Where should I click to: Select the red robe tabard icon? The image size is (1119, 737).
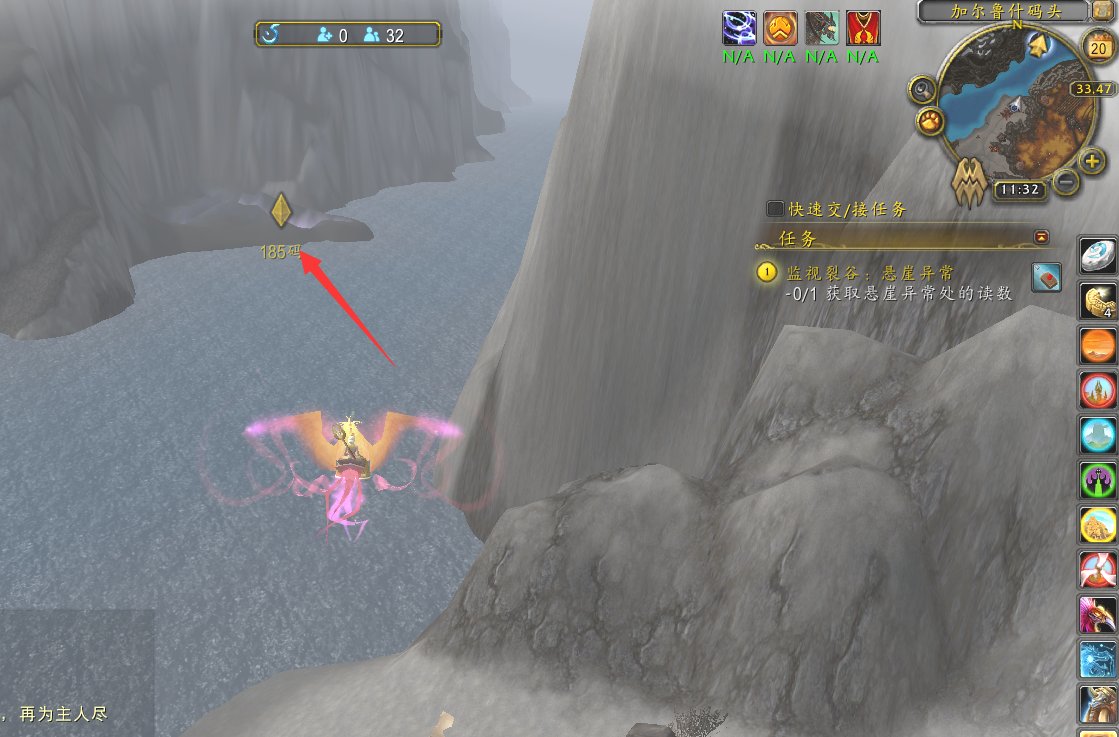[862, 28]
